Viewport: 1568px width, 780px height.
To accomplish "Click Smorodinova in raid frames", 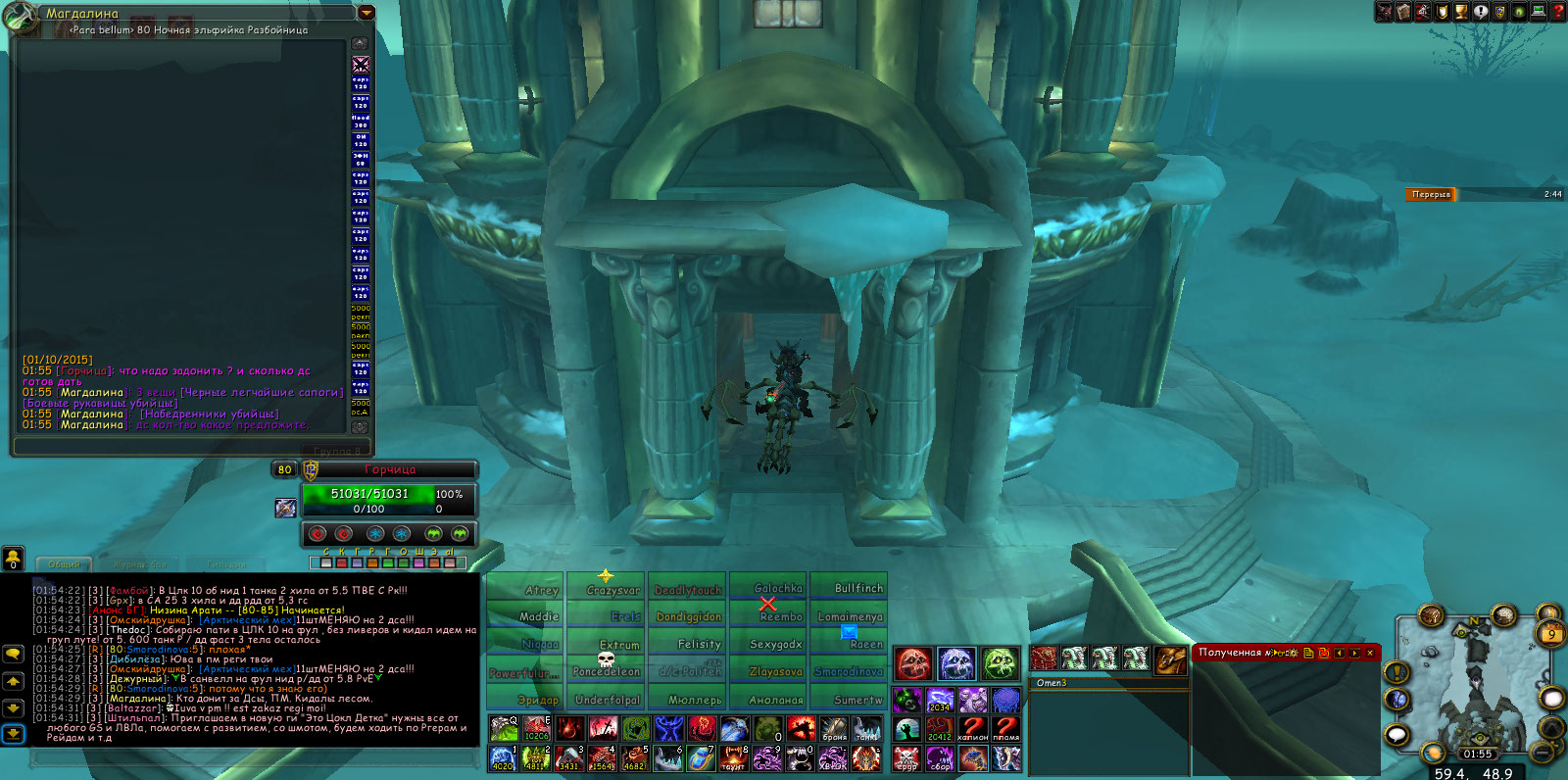I will [x=849, y=671].
